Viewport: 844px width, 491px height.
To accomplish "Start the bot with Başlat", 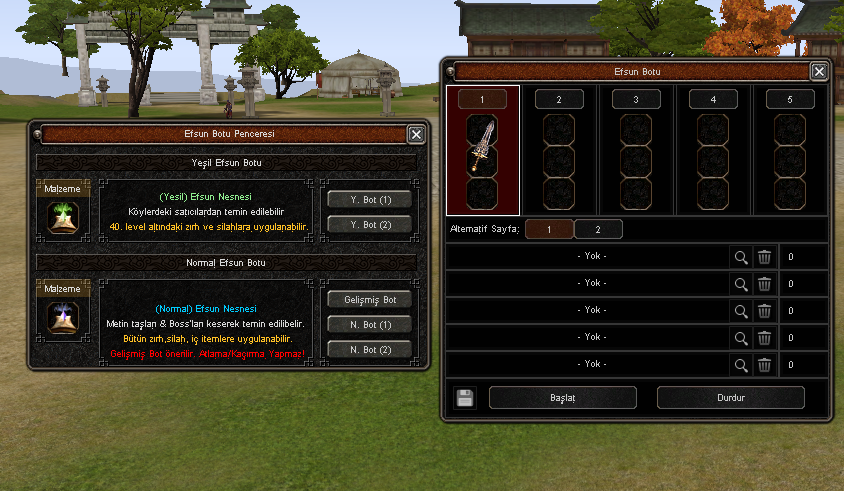I will point(562,398).
